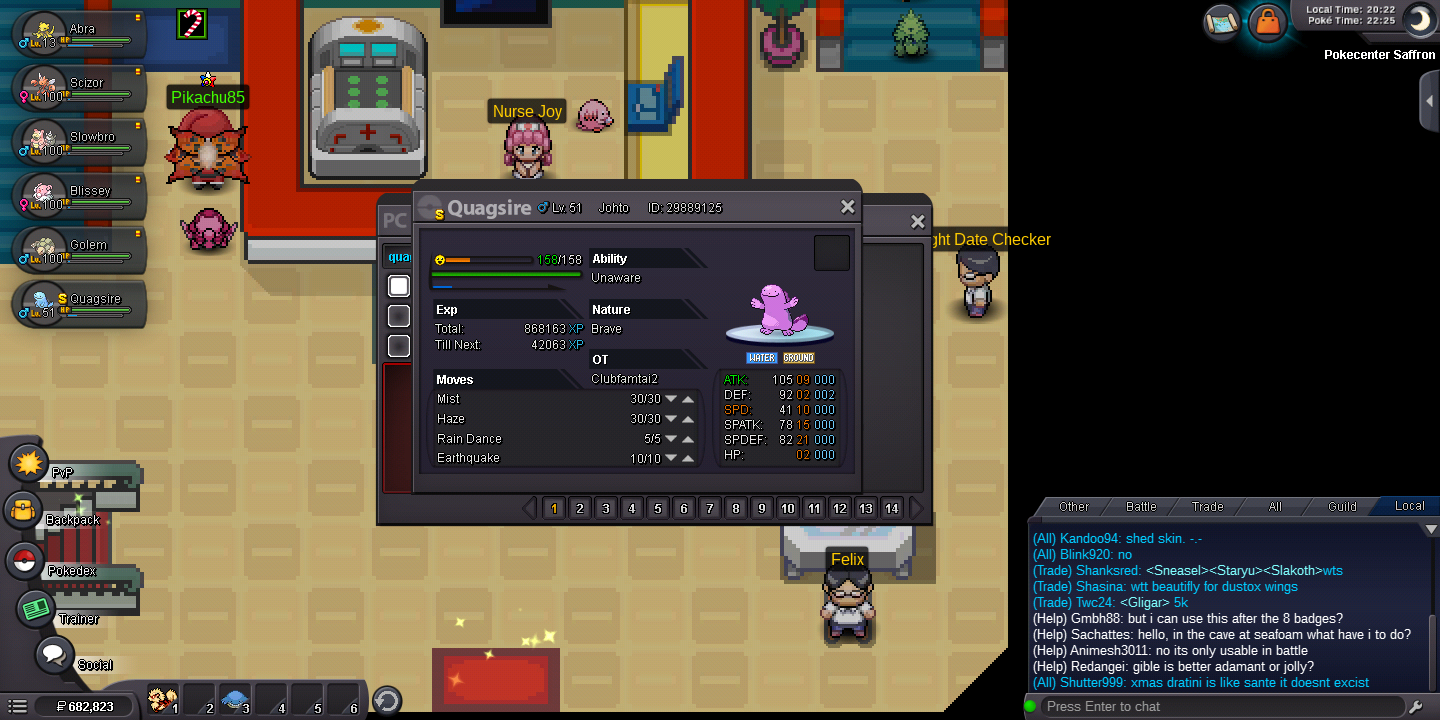Select Scizor in the party list

coord(80,88)
